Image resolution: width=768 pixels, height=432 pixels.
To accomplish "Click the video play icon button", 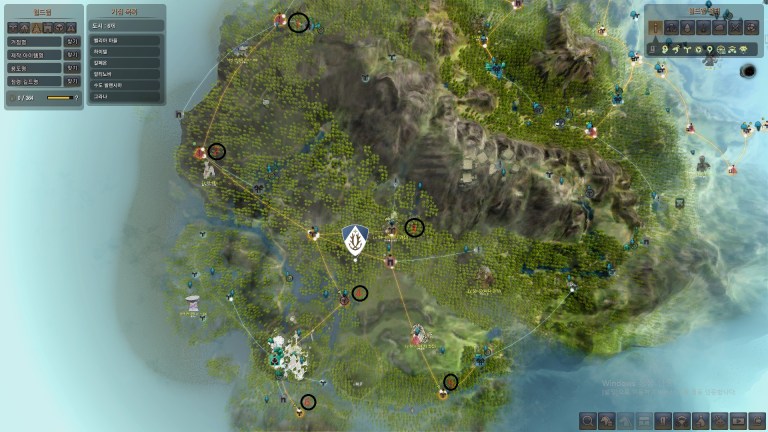I will tap(739, 420).
